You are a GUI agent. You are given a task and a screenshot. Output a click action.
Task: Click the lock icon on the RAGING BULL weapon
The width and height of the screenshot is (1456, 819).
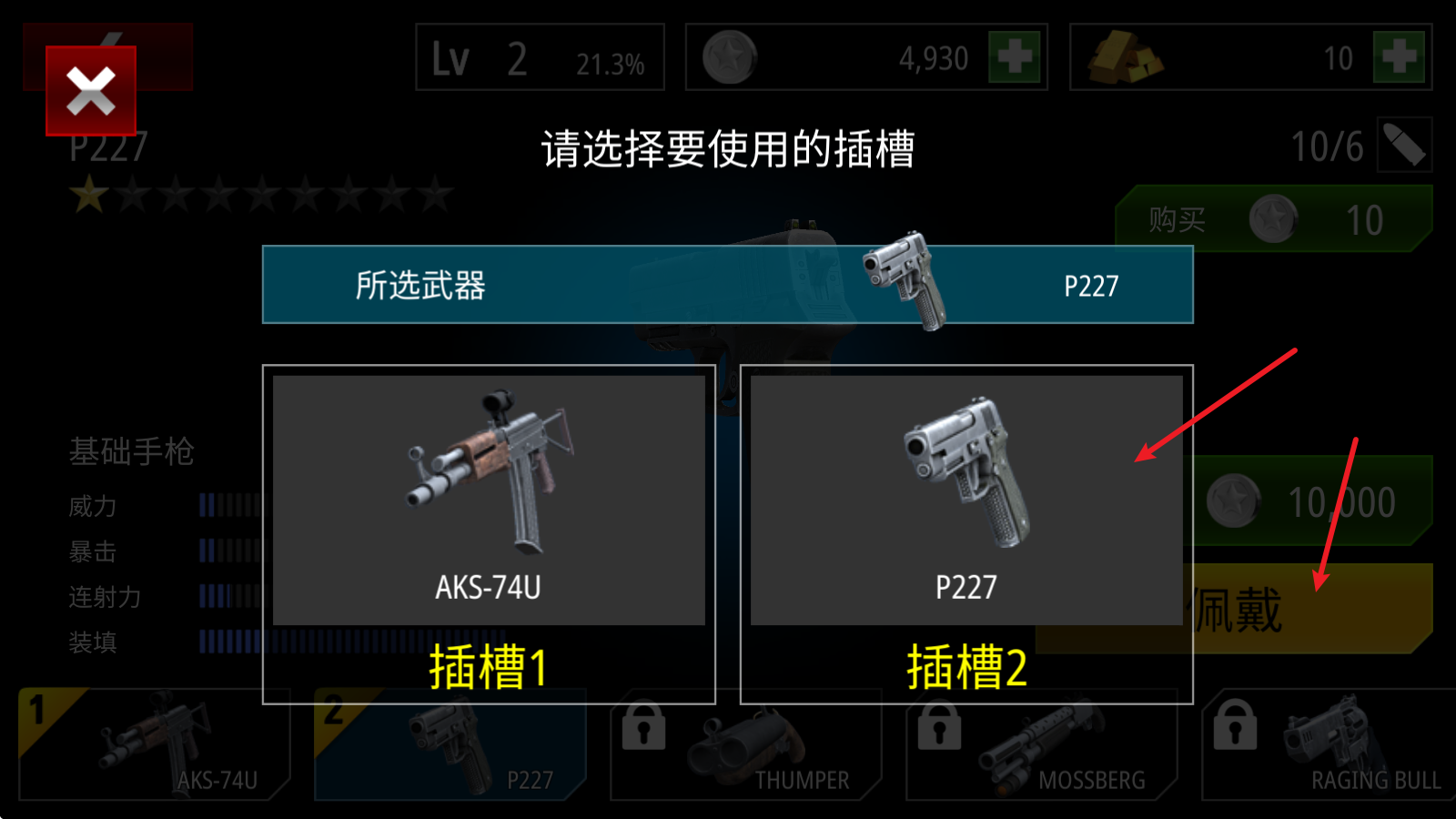click(1237, 728)
